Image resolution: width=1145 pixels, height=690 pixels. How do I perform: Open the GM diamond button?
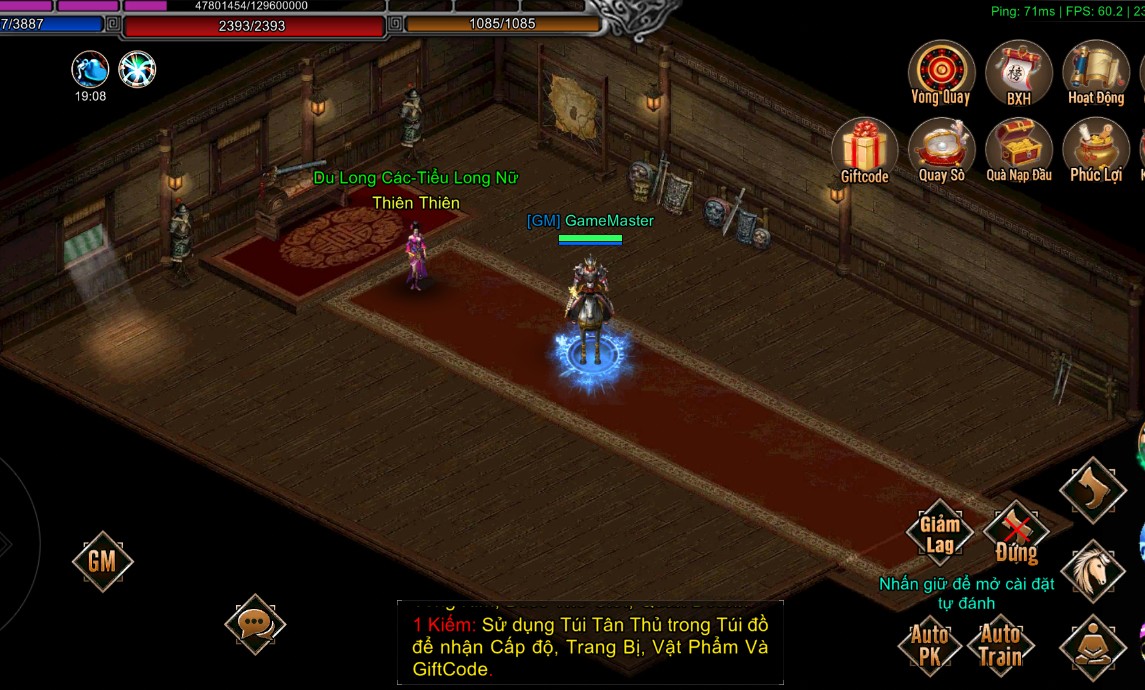pyautogui.click(x=102, y=561)
